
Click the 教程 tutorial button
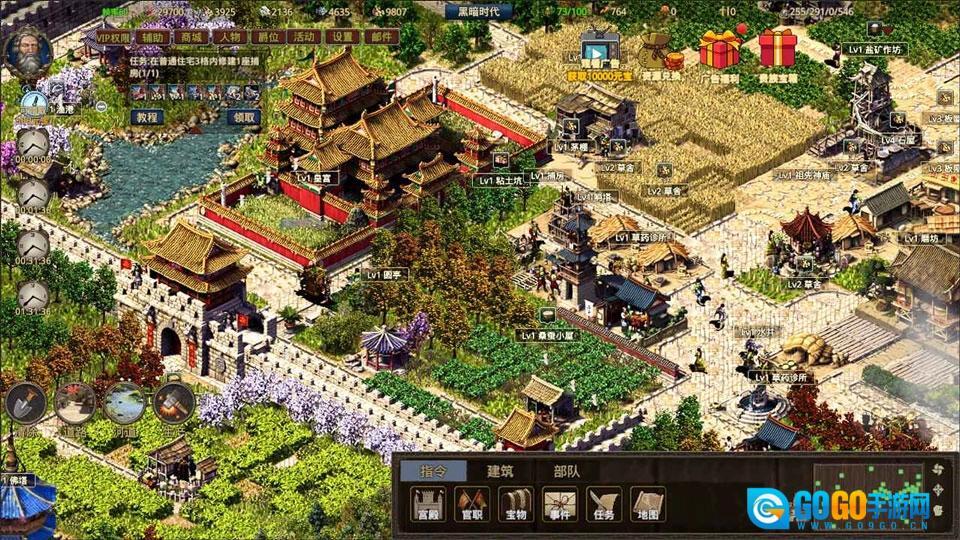[x=147, y=116]
